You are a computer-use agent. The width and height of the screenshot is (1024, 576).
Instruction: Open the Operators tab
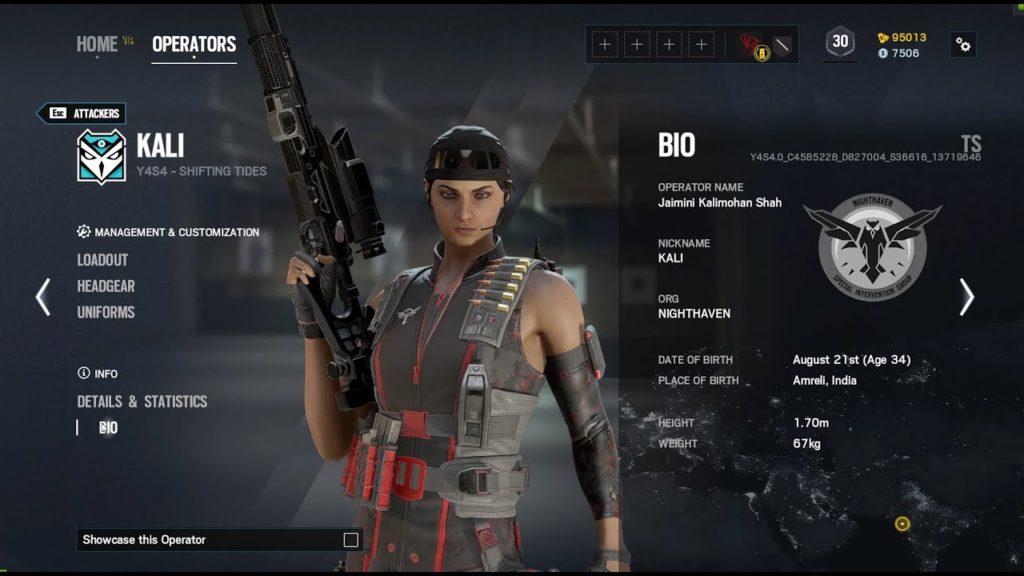[194, 44]
